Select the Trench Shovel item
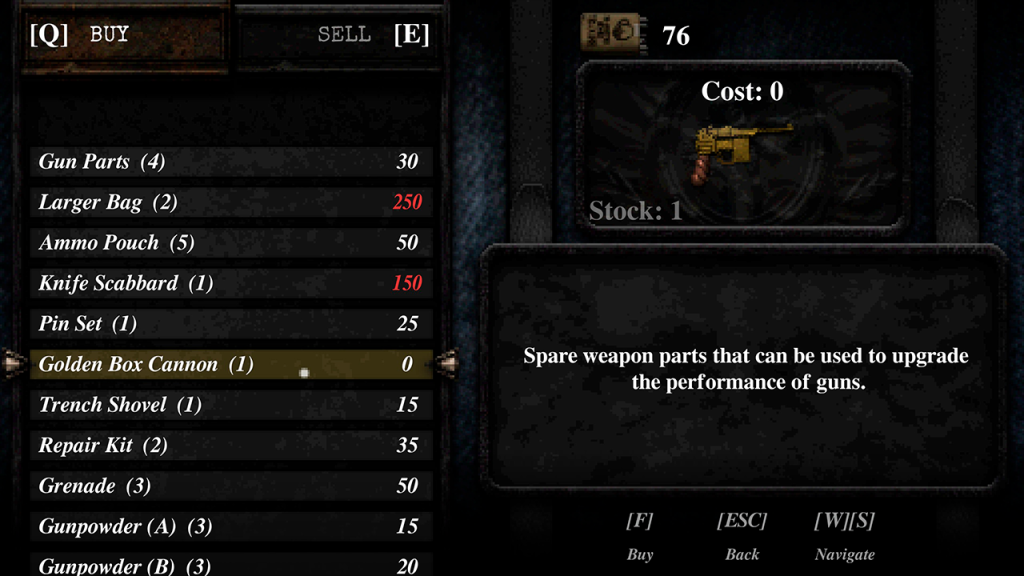The width and height of the screenshot is (1024, 576). (x=231, y=405)
